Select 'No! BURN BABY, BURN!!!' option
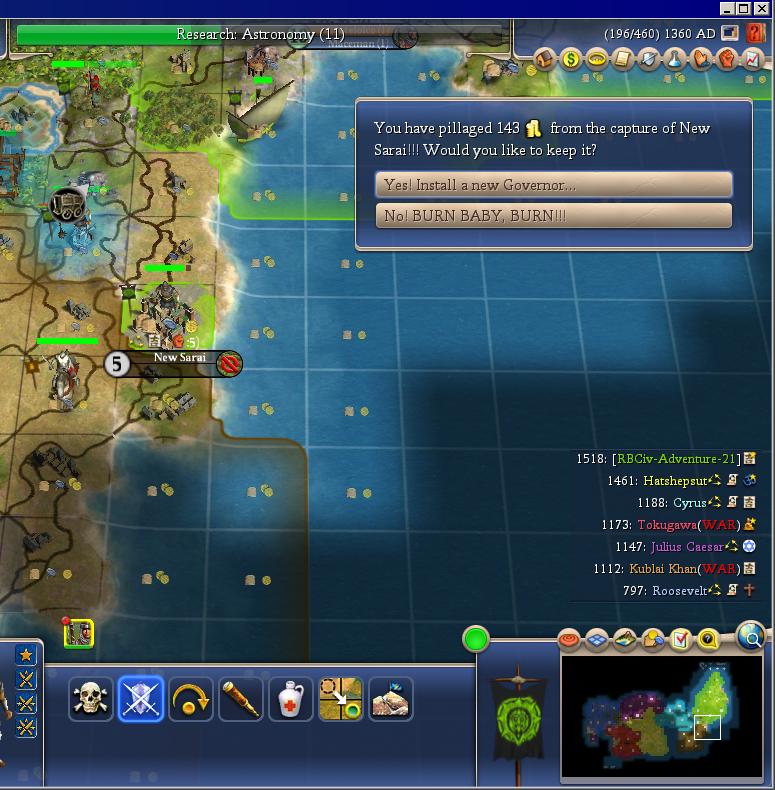This screenshot has height=790, width=775. pyautogui.click(x=553, y=216)
